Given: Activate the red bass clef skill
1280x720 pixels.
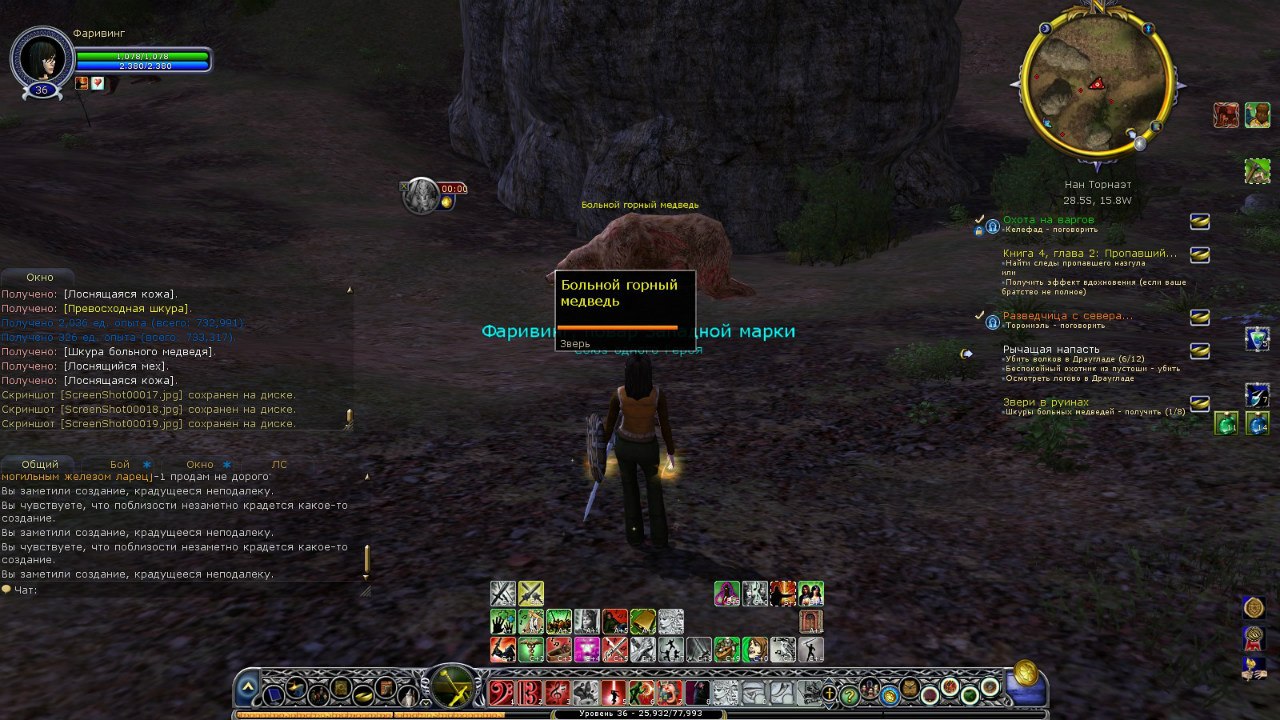Looking at the screenshot, I should point(501,692).
